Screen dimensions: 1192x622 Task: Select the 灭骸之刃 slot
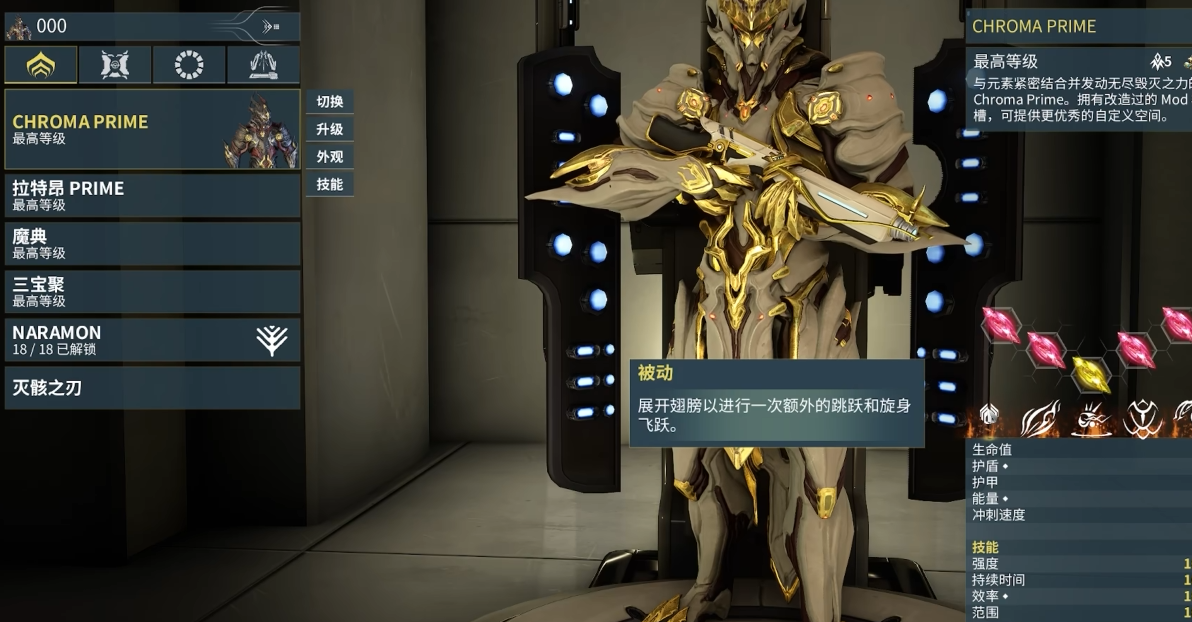[x=152, y=388]
